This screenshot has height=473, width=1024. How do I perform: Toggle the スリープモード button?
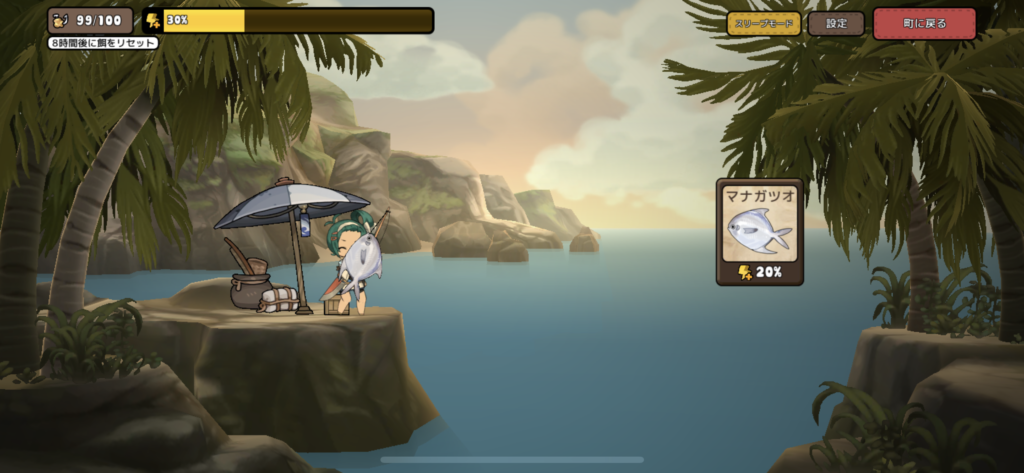764,23
